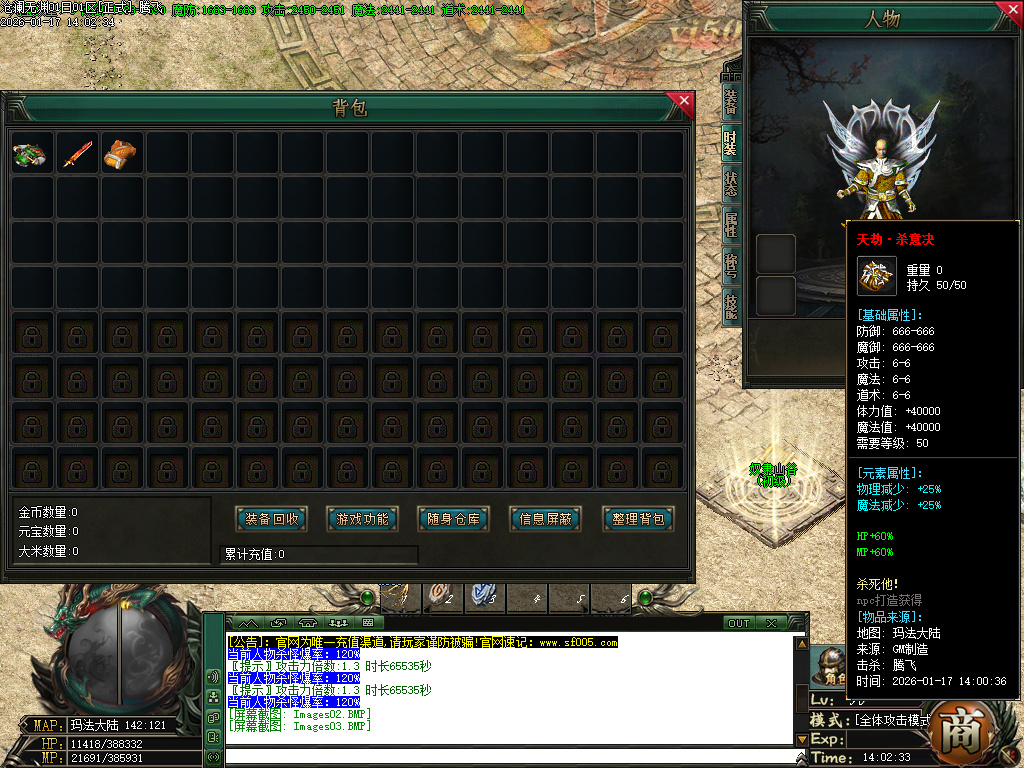
Task: Select the green armor item in the backpack
Action: 30,153
